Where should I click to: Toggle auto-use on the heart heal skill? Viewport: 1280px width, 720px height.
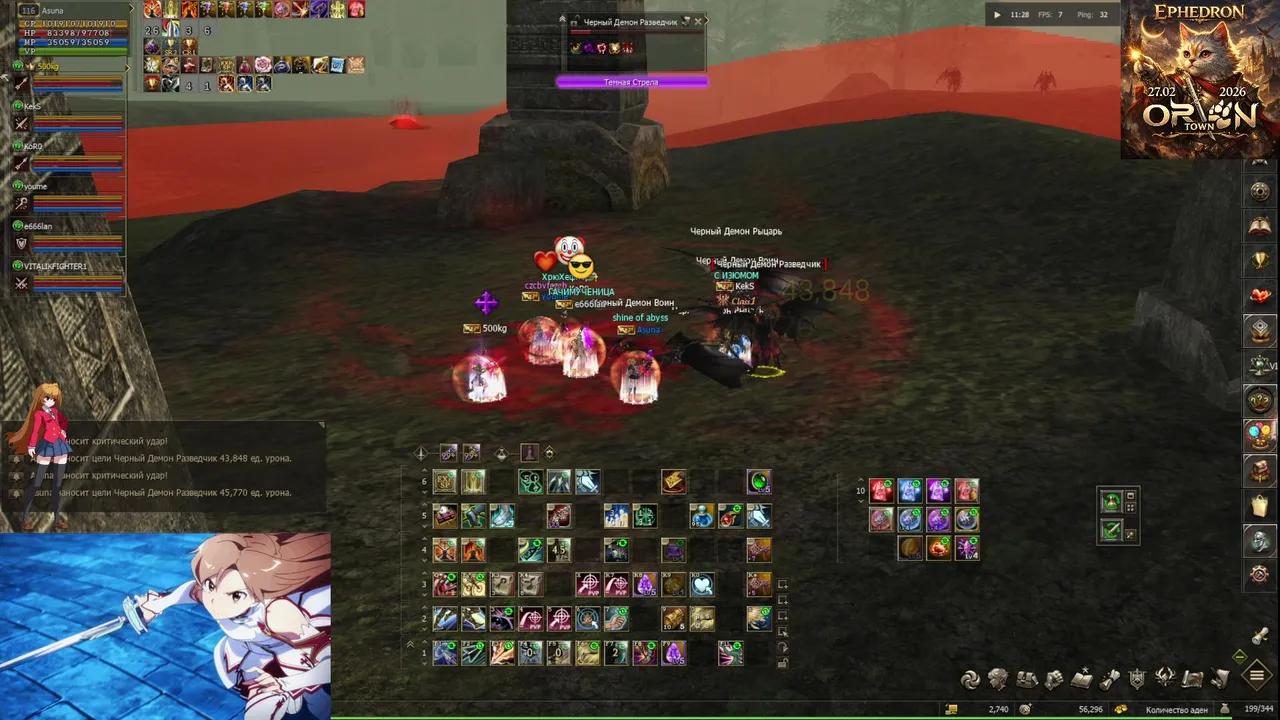(703, 586)
